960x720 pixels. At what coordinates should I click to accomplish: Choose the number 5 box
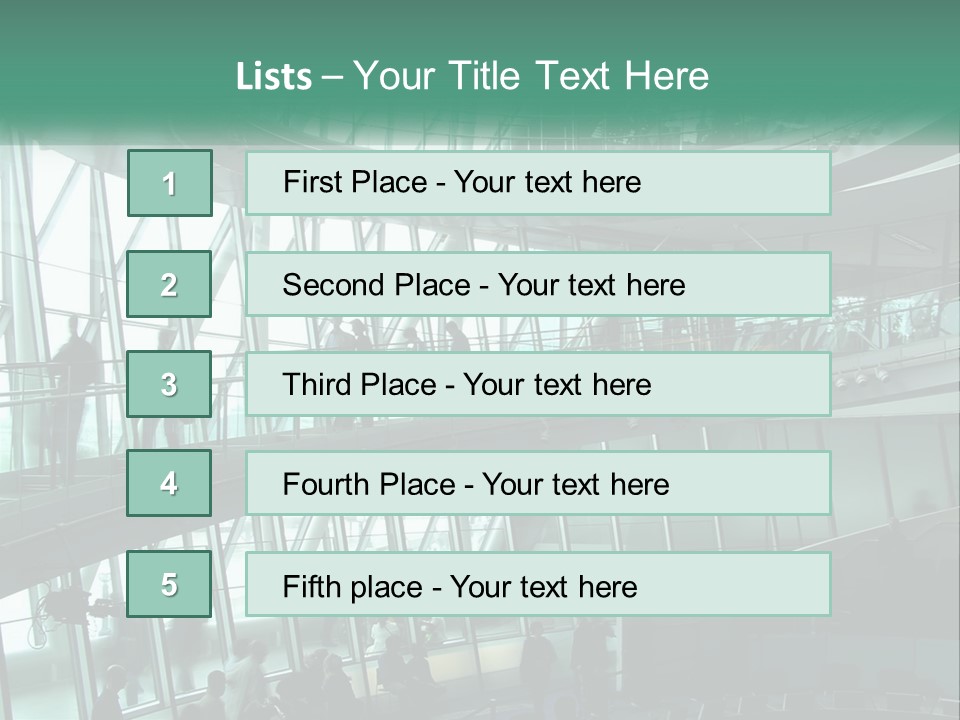[x=169, y=584]
